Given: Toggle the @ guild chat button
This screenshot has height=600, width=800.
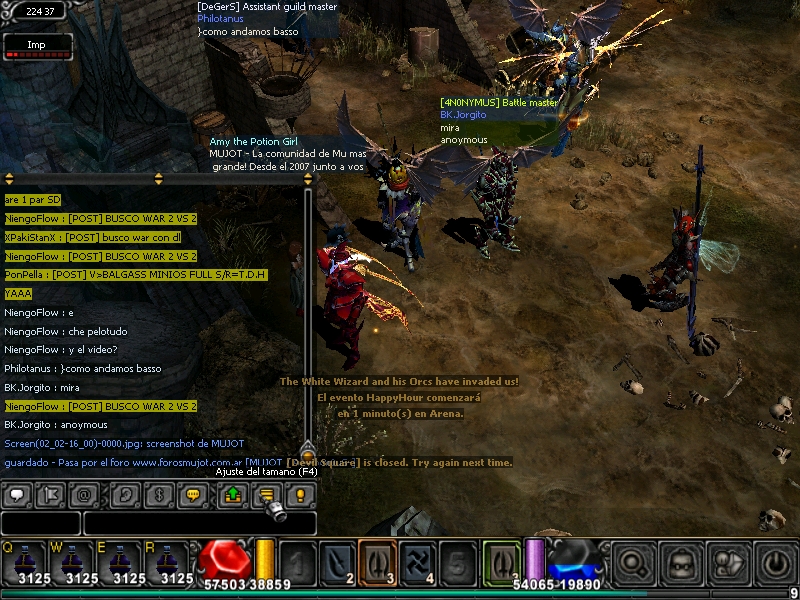Looking at the screenshot, I should point(84,494).
